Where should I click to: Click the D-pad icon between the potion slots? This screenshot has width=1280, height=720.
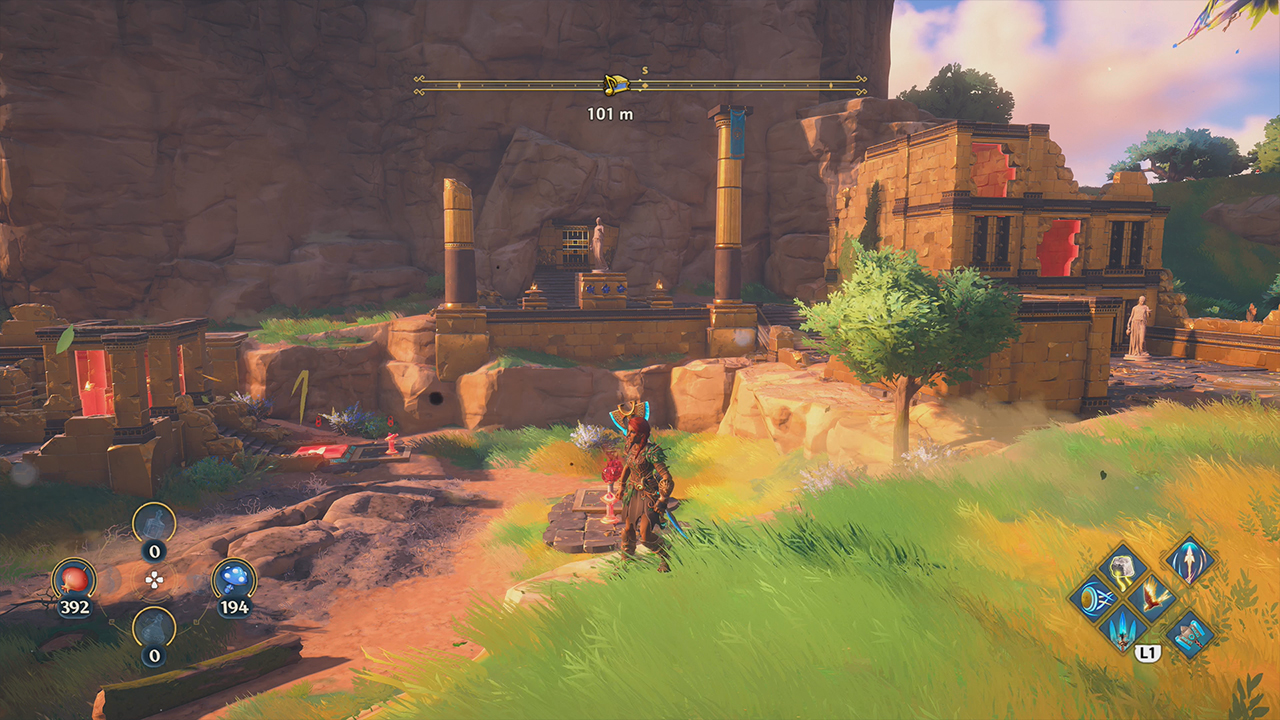pyautogui.click(x=153, y=579)
